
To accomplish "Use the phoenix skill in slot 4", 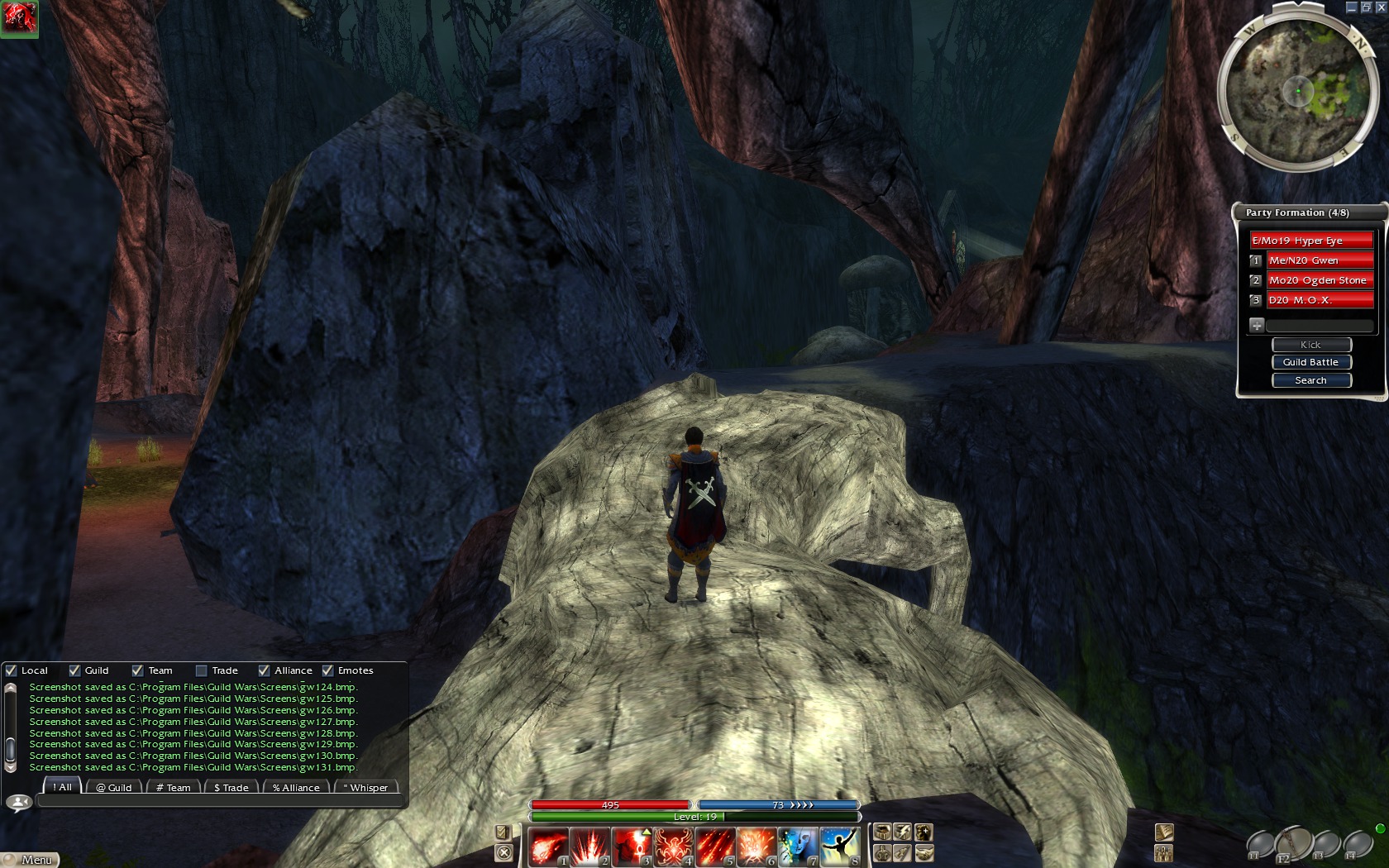I will [x=673, y=847].
